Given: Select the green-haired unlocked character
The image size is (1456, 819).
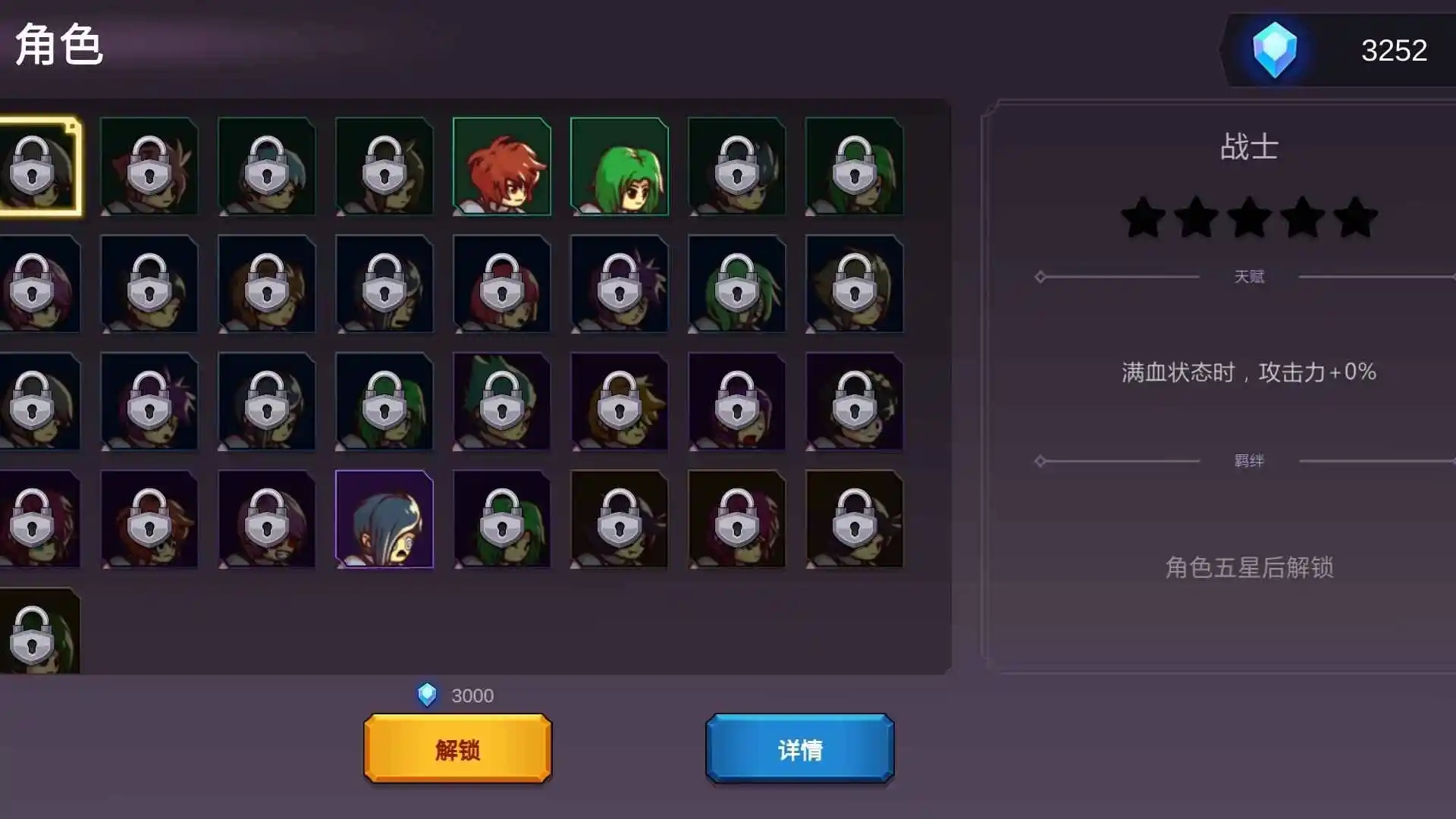Looking at the screenshot, I should pyautogui.click(x=618, y=165).
